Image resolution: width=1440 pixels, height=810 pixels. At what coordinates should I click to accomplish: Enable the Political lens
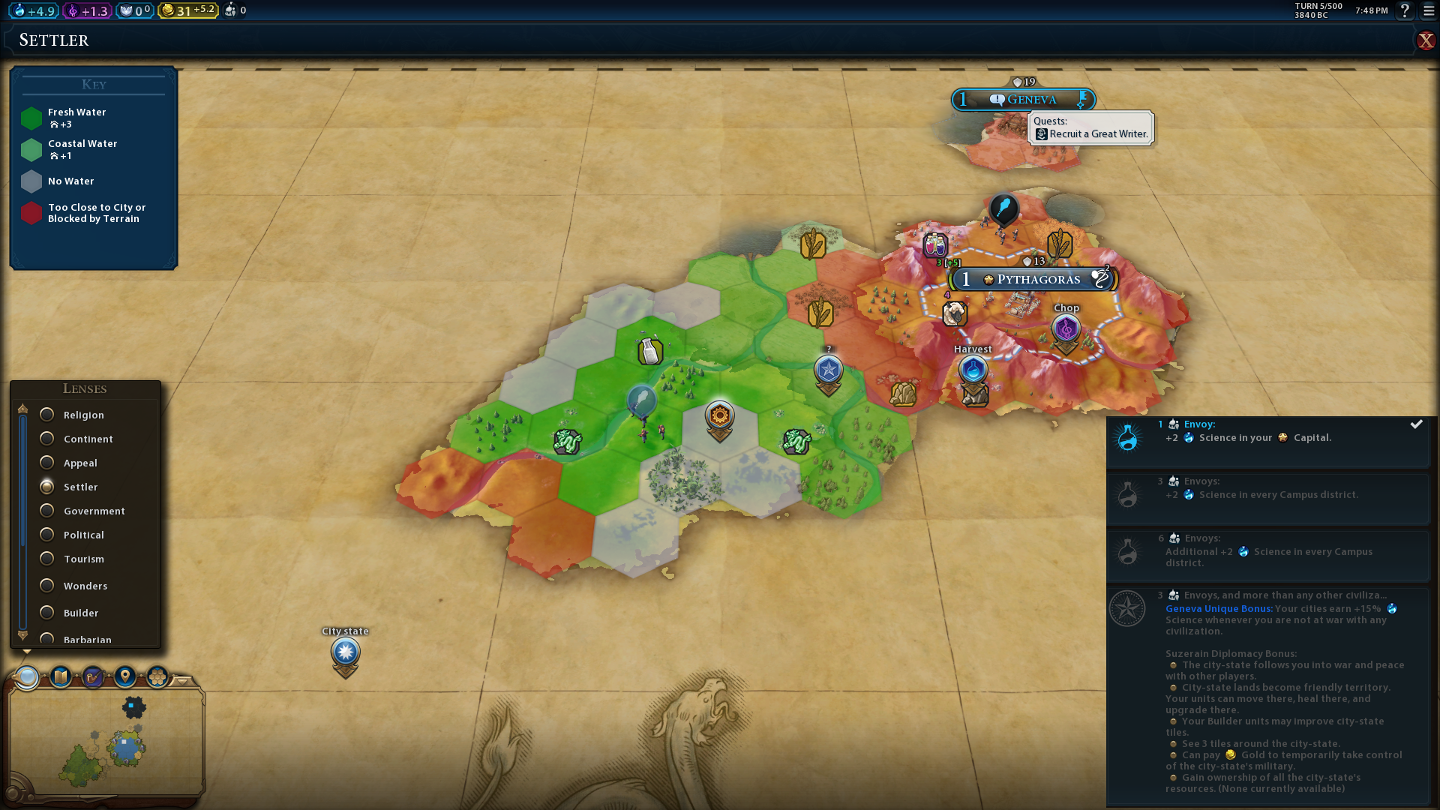(x=47, y=535)
